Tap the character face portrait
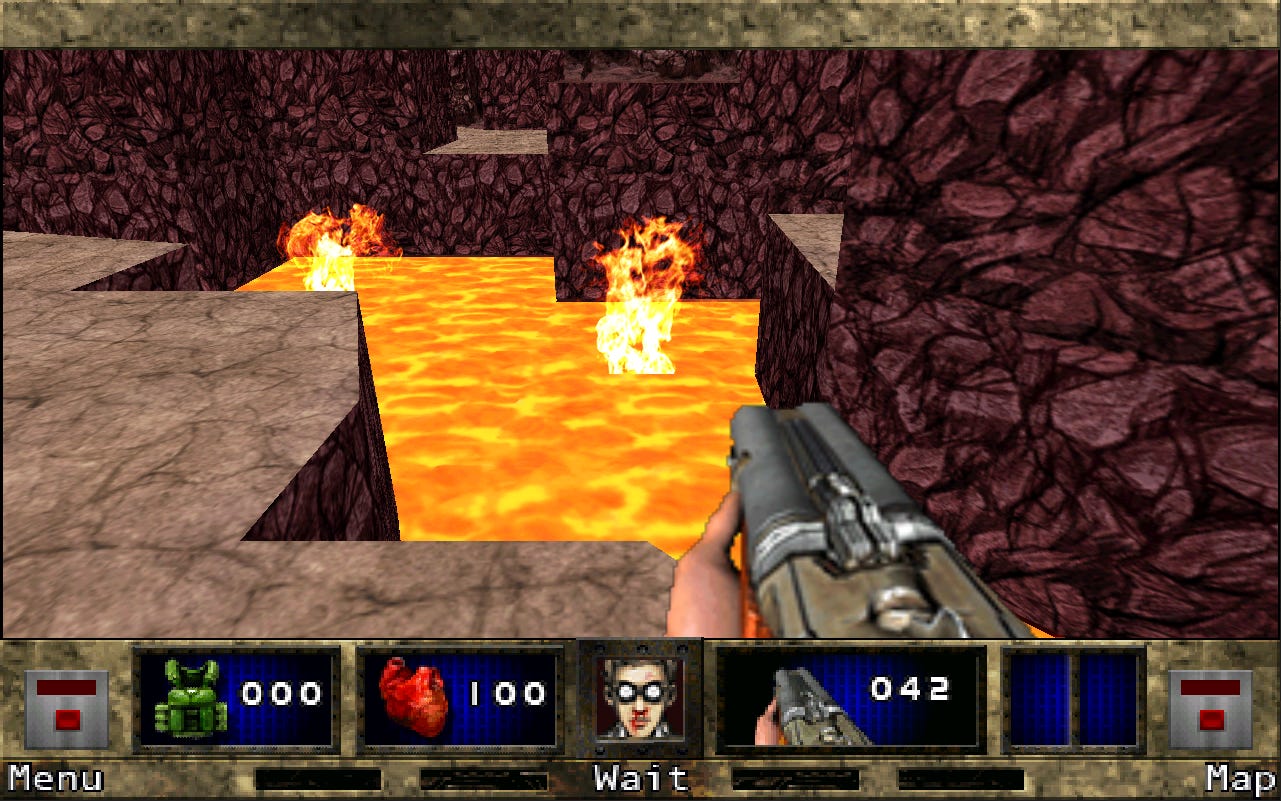 tap(640, 695)
